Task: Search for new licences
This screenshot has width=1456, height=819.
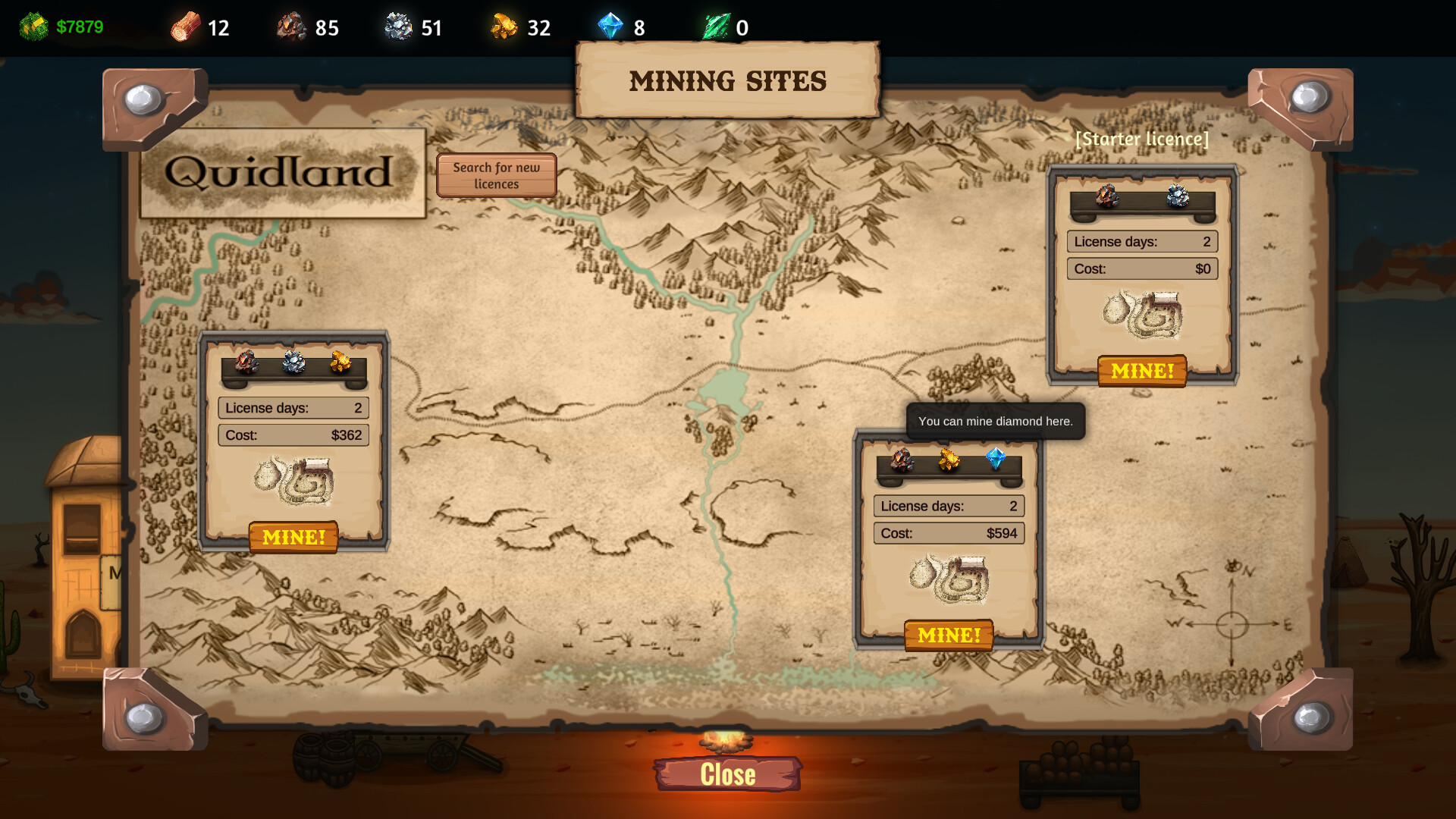Action: tap(496, 175)
